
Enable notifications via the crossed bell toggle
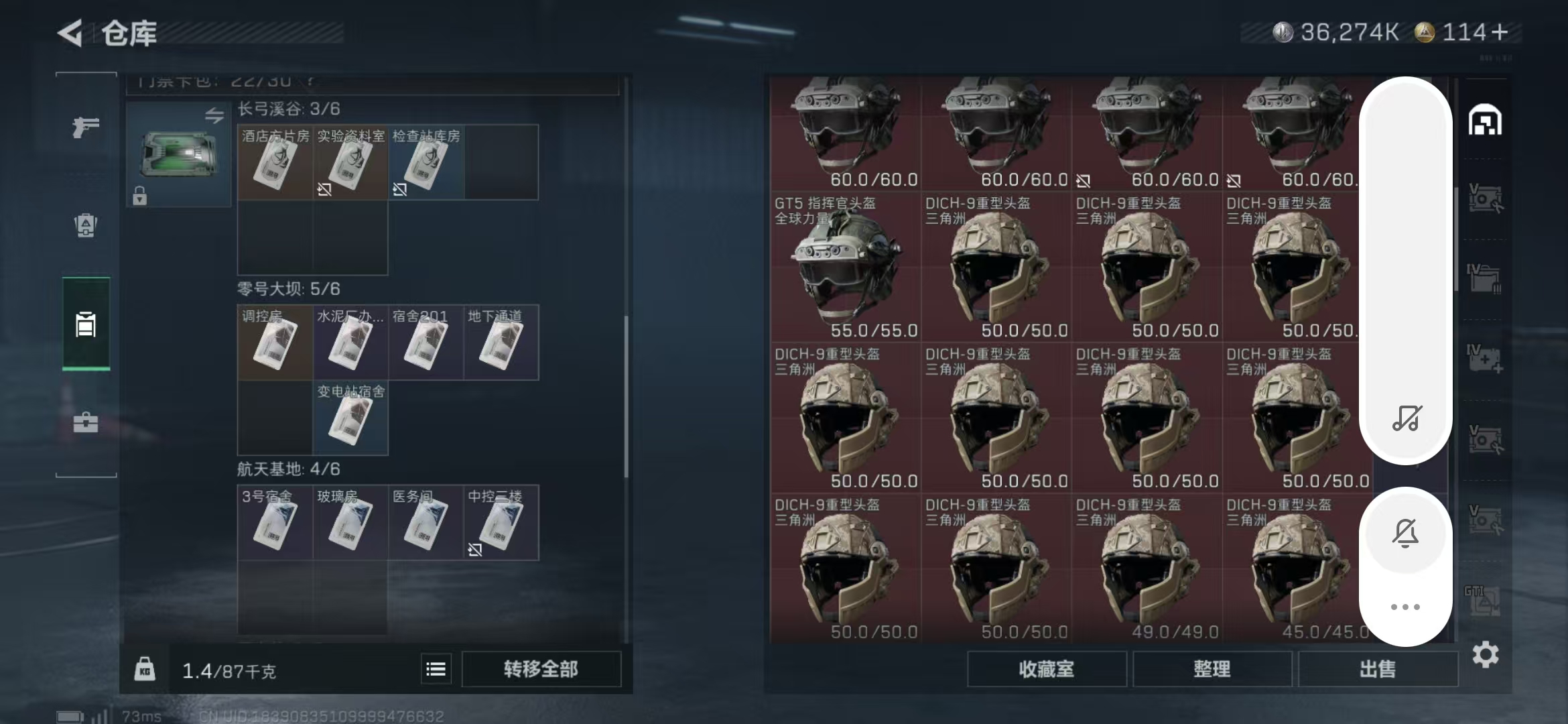click(1405, 532)
